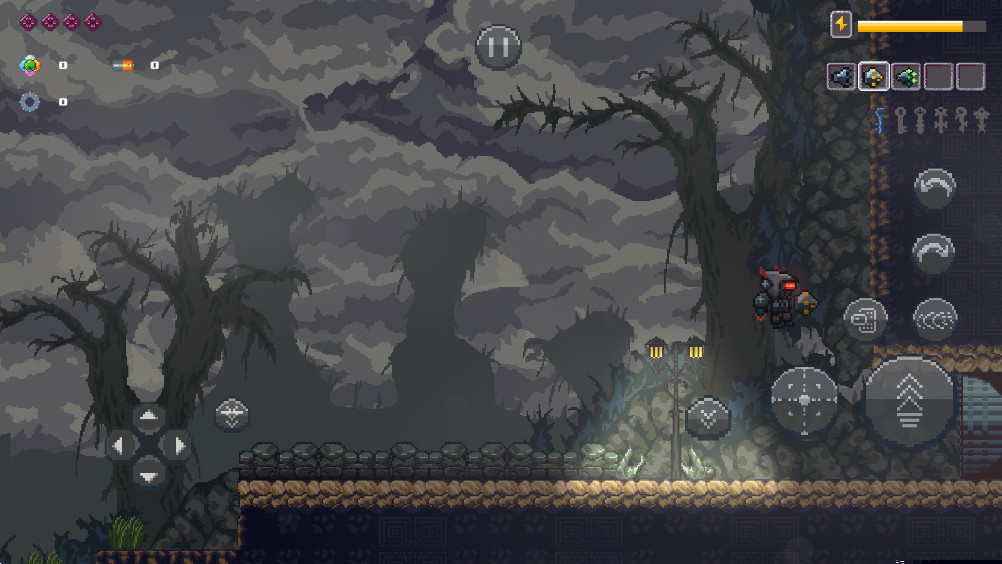Tap the D-pad left arrow
Viewport: 1002px width, 564px height.
pos(120,445)
